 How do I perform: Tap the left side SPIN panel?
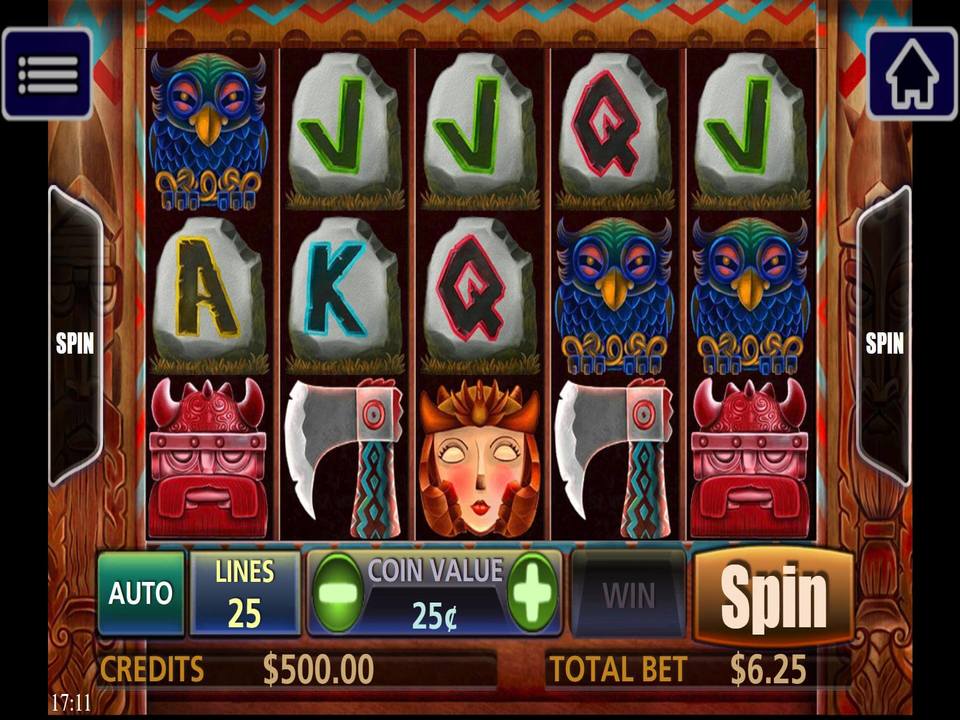pos(75,340)
